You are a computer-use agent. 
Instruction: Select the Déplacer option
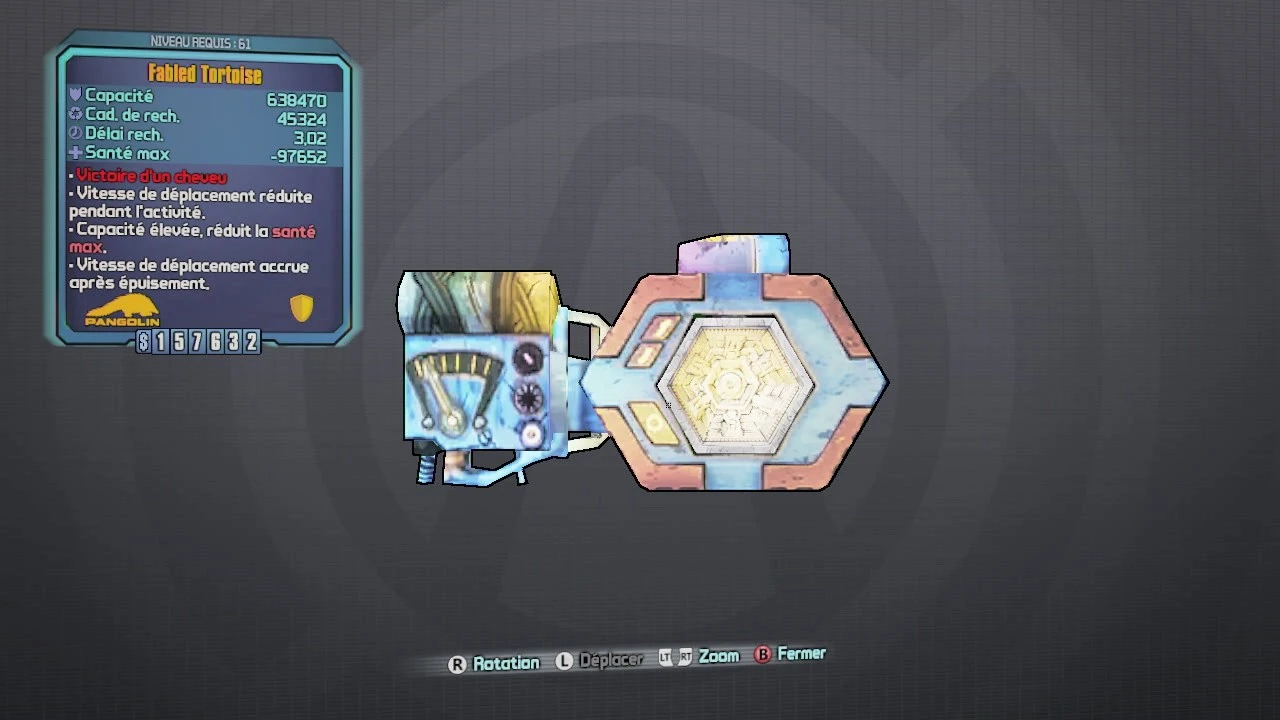click(x=611, y=660)
